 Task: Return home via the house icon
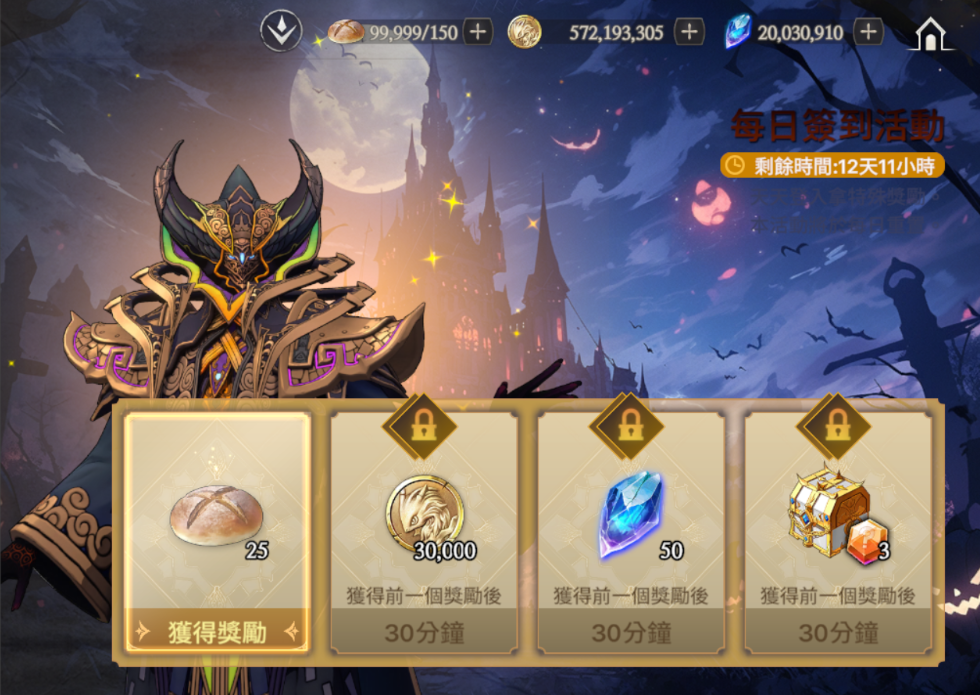tap(931, 34)
